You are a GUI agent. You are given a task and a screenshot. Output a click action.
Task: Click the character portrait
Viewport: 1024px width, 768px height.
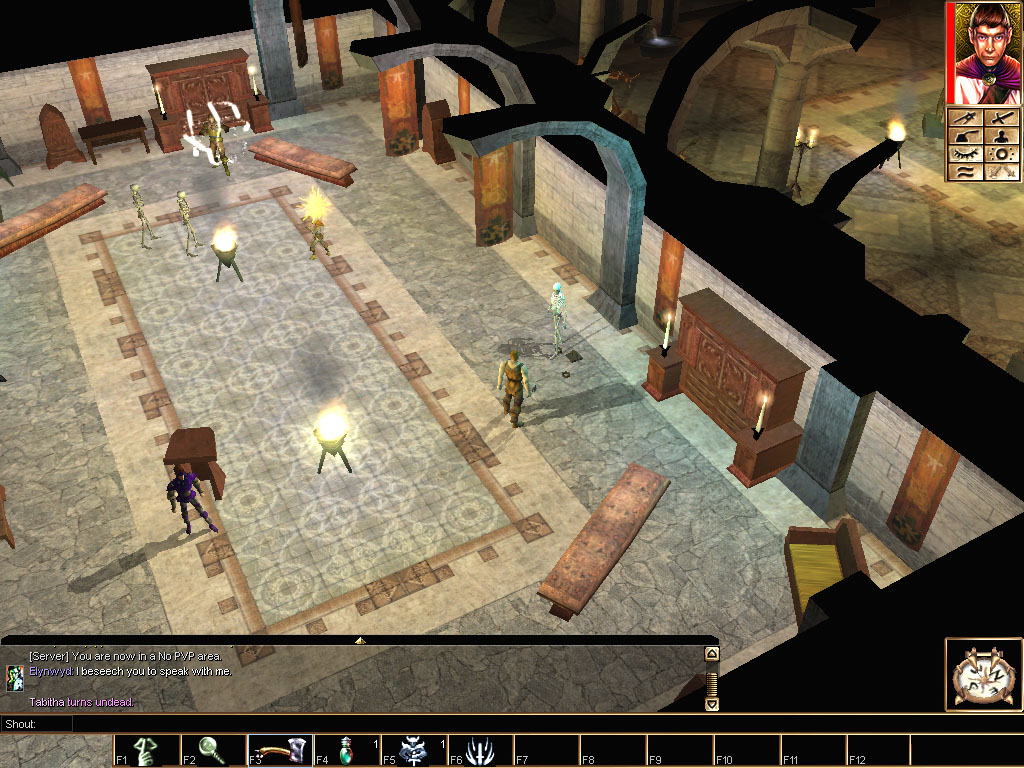click(985, 54)
